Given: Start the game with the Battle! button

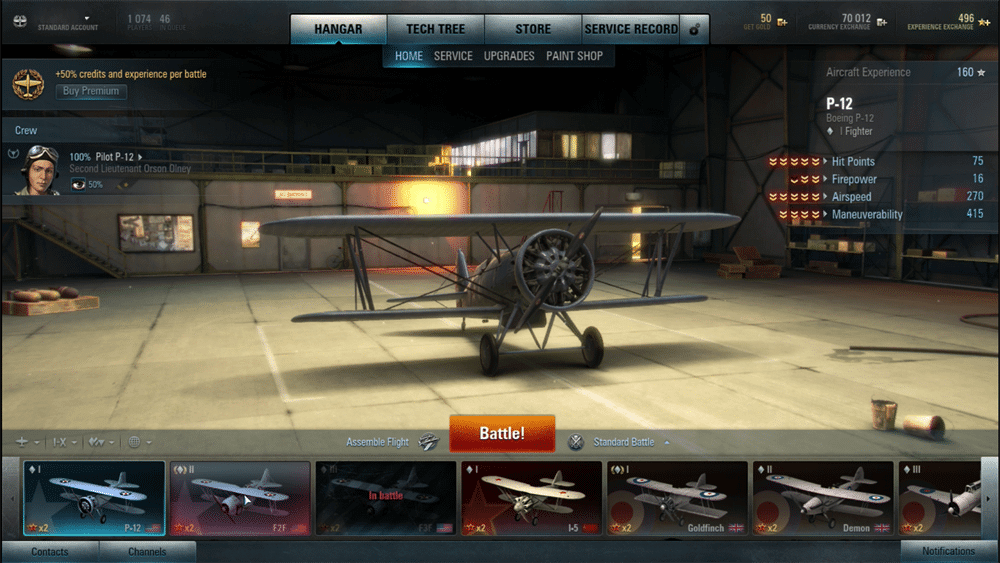Looking at the screenshot, I should click(x=502, y=434).
